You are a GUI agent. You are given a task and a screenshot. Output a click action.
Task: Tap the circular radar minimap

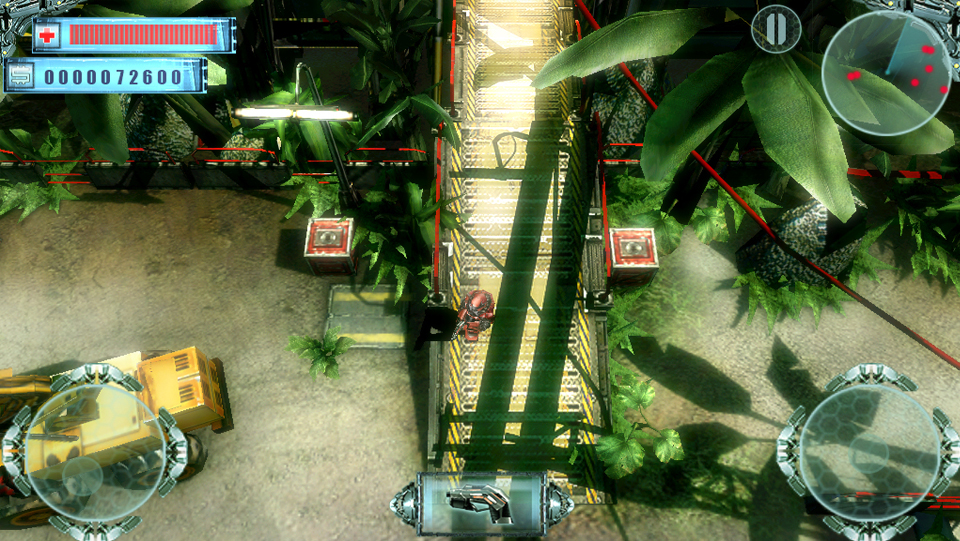pyautogui.click(x=886, y=74)
